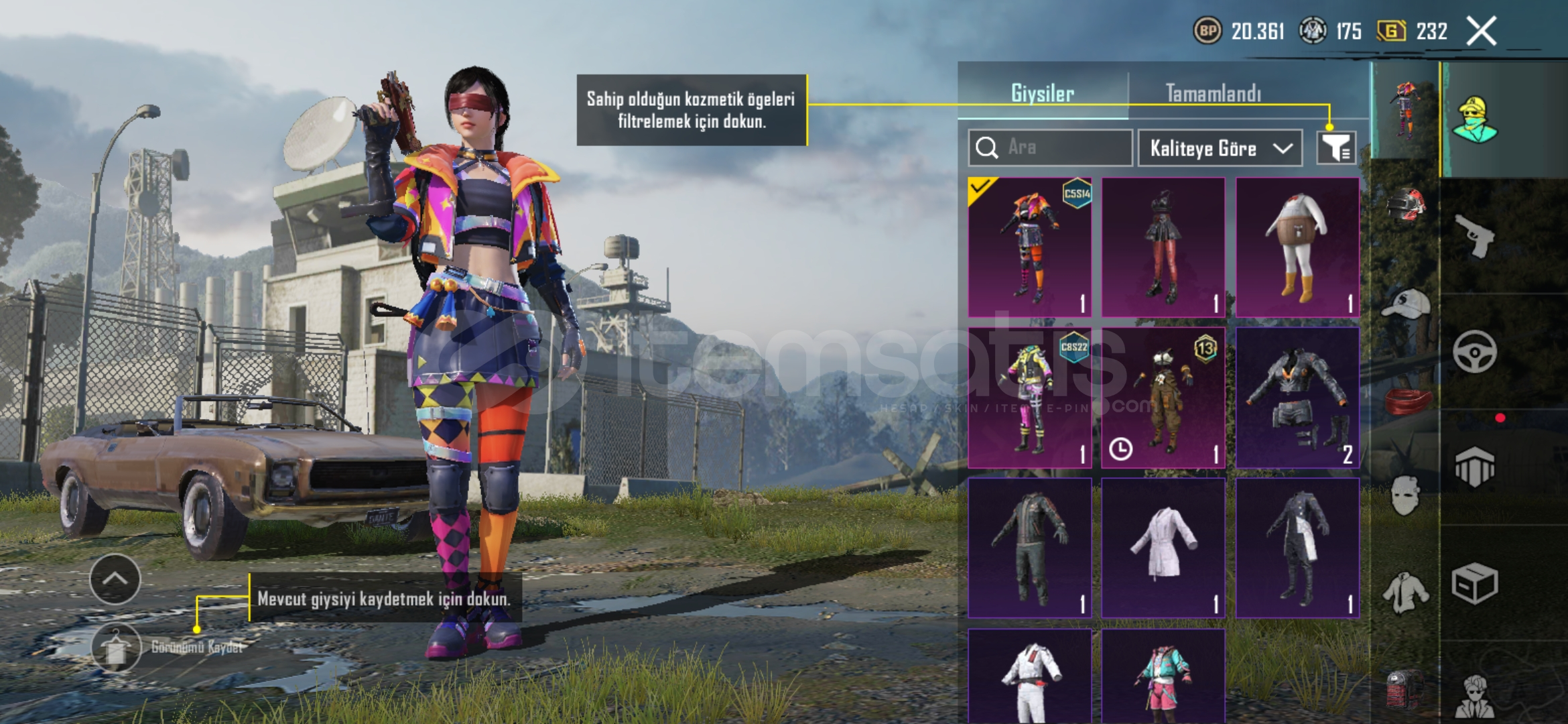This screenshot has height=724, width=1568.
Task: Click the Ara search field
Action: (x=1050, y=147)
